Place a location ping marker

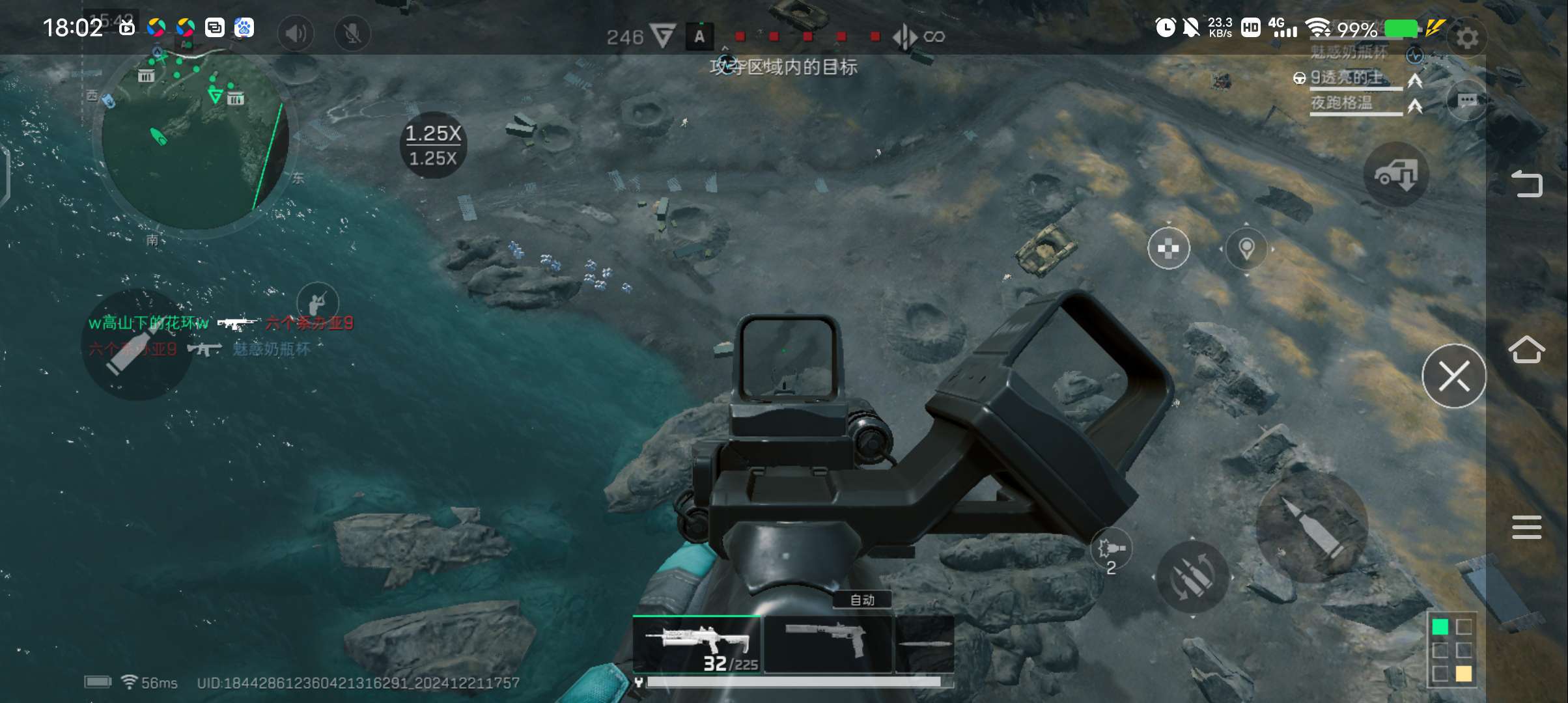coord(1246,248)
